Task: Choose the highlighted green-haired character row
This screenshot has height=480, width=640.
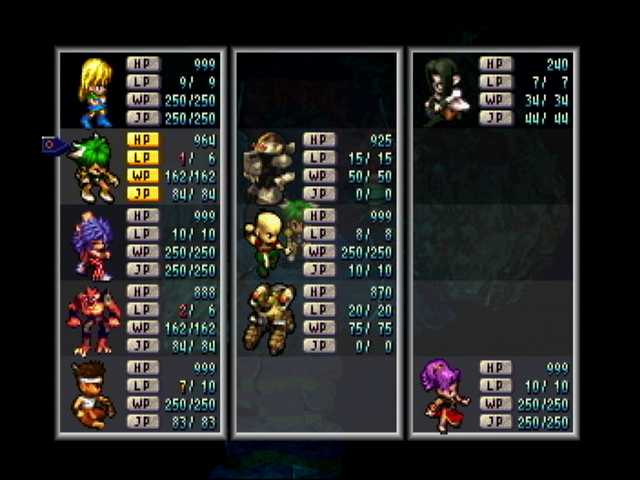Action: [95, 167]
